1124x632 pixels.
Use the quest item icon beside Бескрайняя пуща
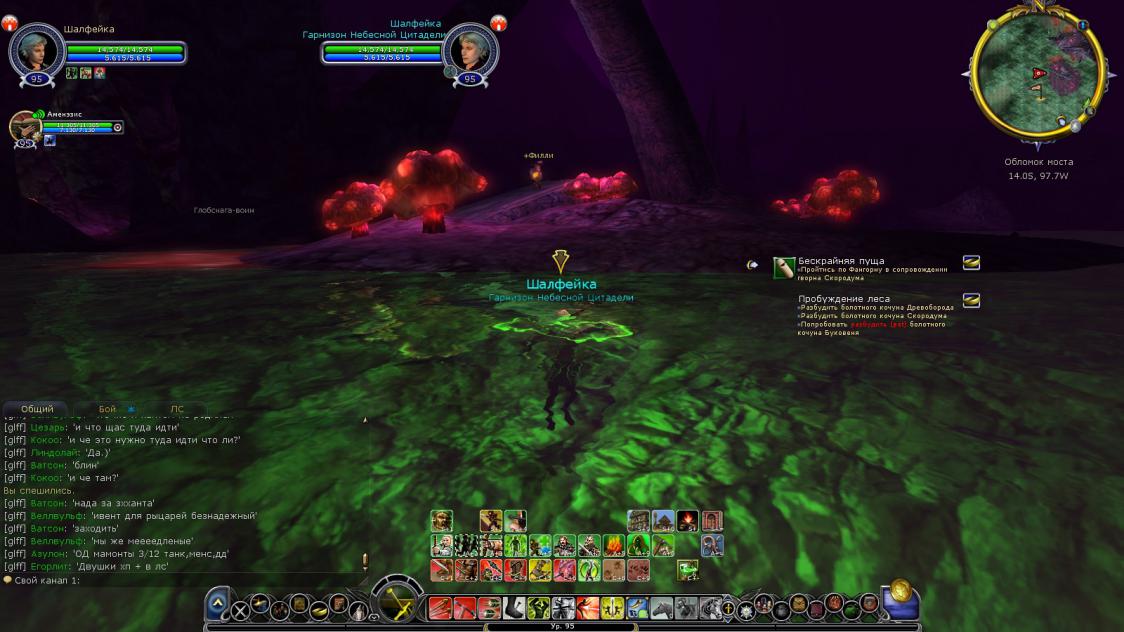[784, 267]
